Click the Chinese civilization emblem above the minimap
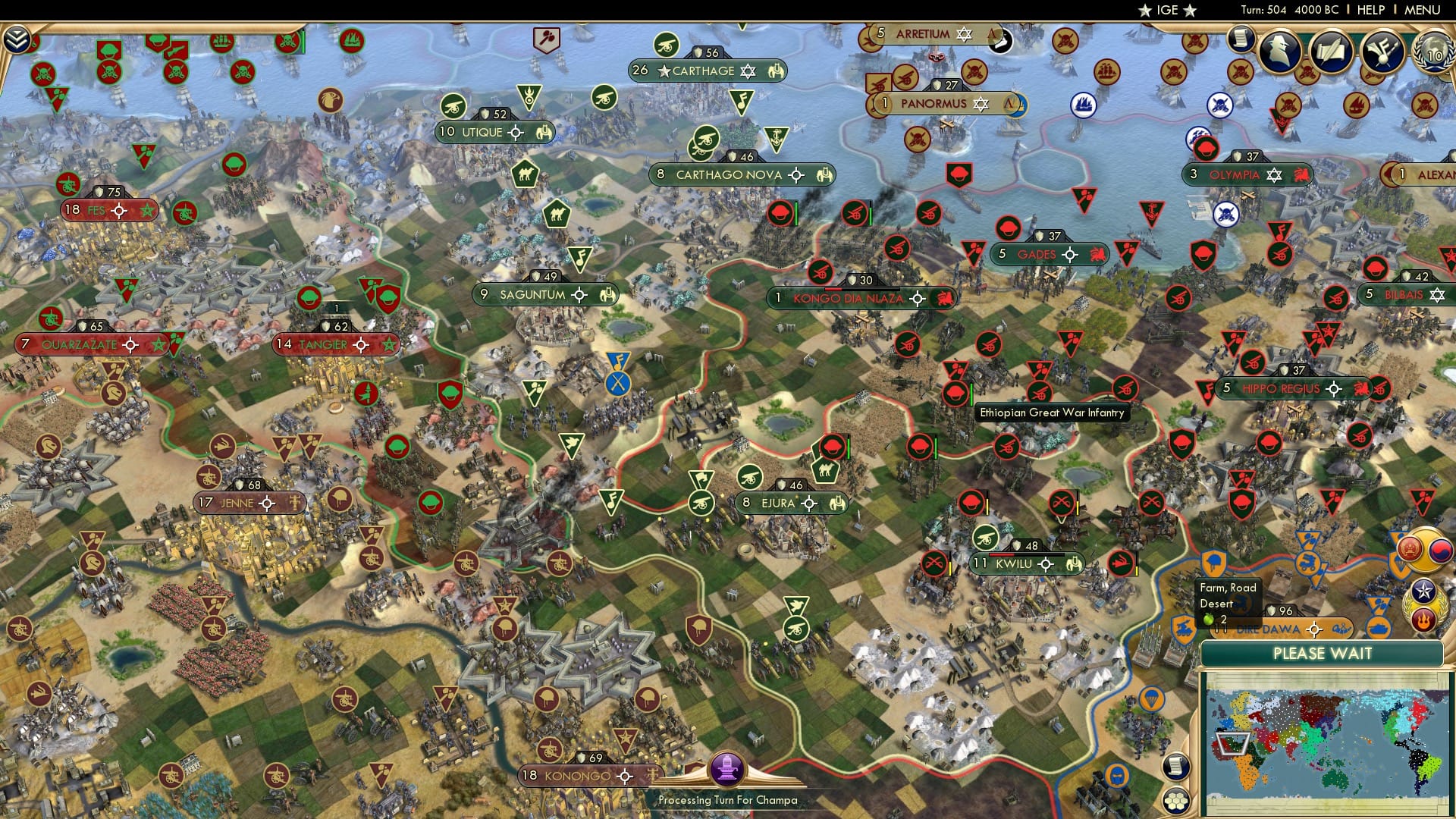 coord(1409,548)
